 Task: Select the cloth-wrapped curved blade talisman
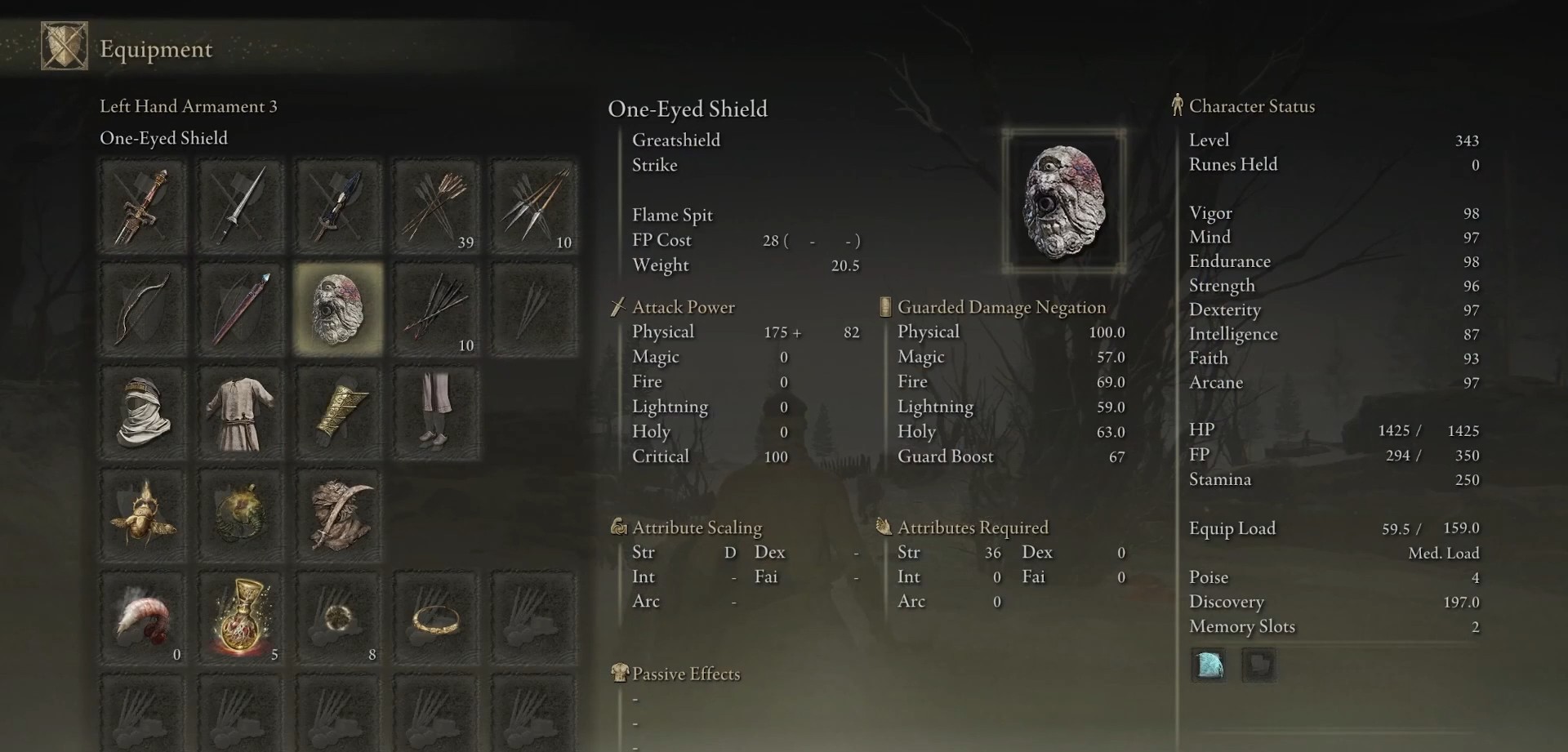(339, 516)
